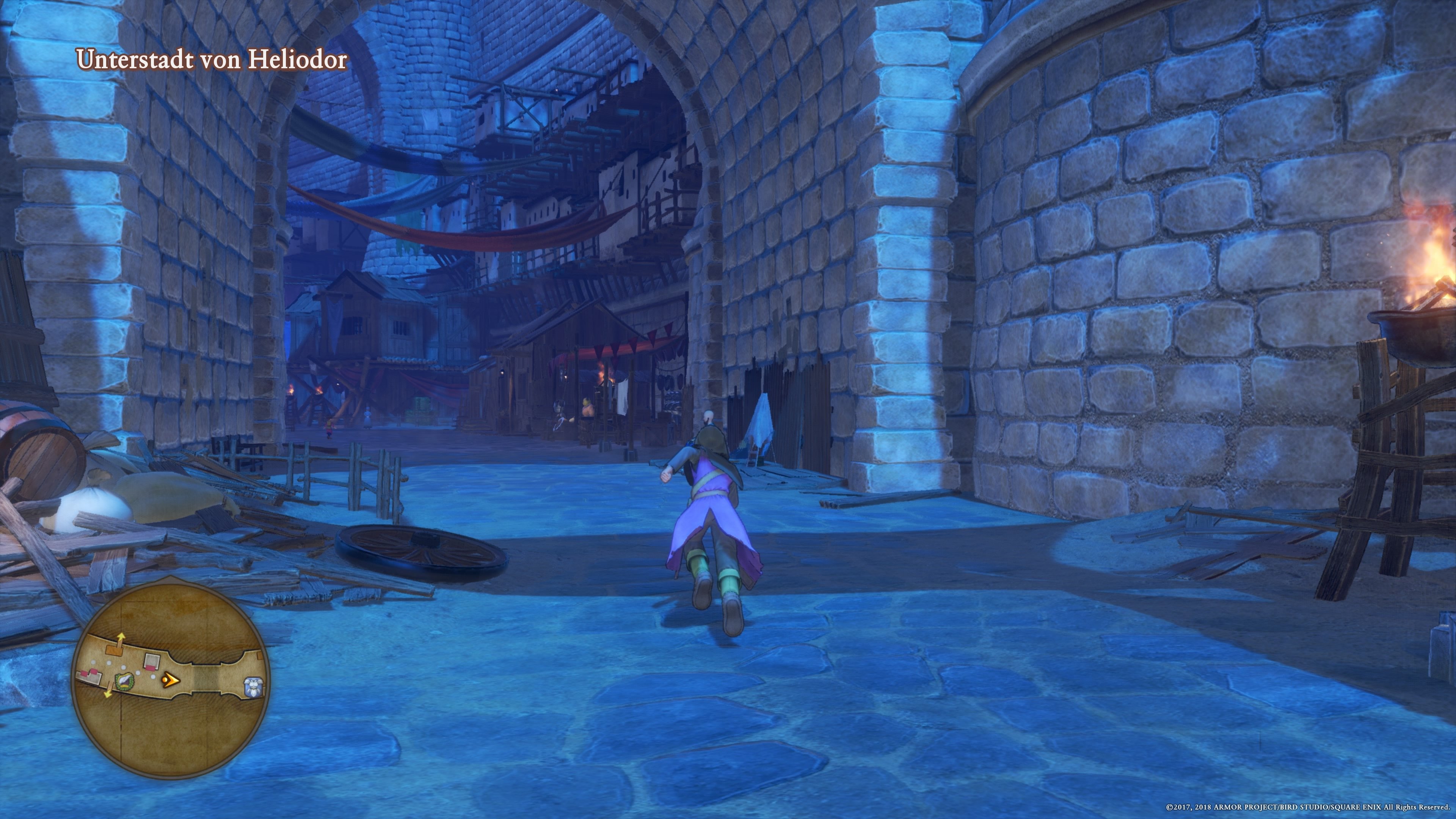The height and width of the screenshot is (819, 1456).
Task: Click the blue shield gate icon on the minimap
Action: [x=254, y=687]
